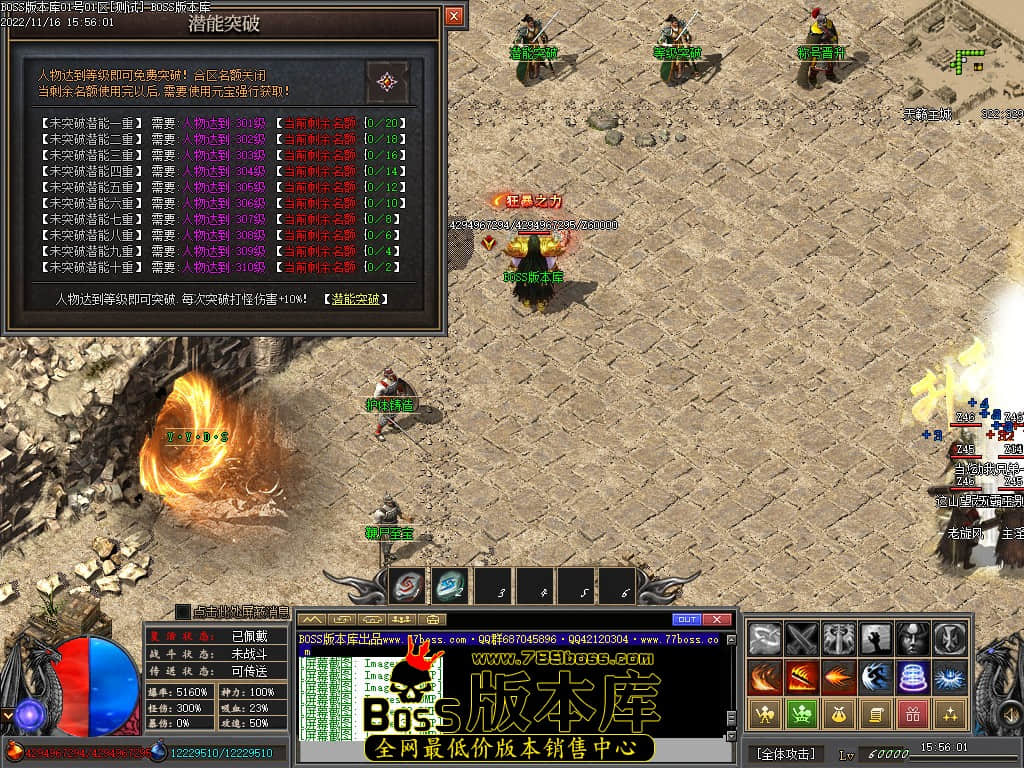
Task: Click the blue OUT button on chat window
Action: tap(686, 619)
